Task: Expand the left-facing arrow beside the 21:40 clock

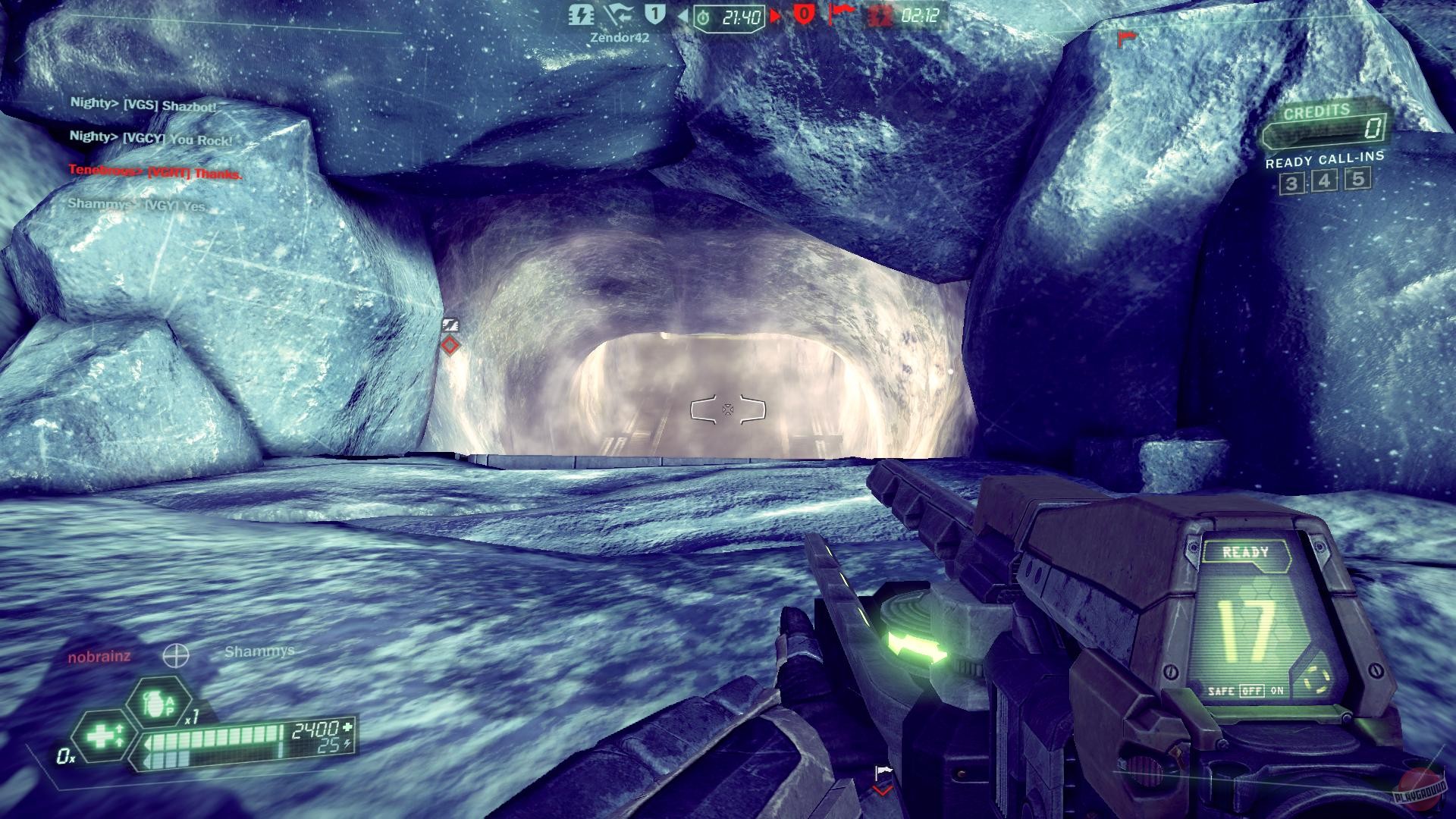Action: [x=684, y=16]
